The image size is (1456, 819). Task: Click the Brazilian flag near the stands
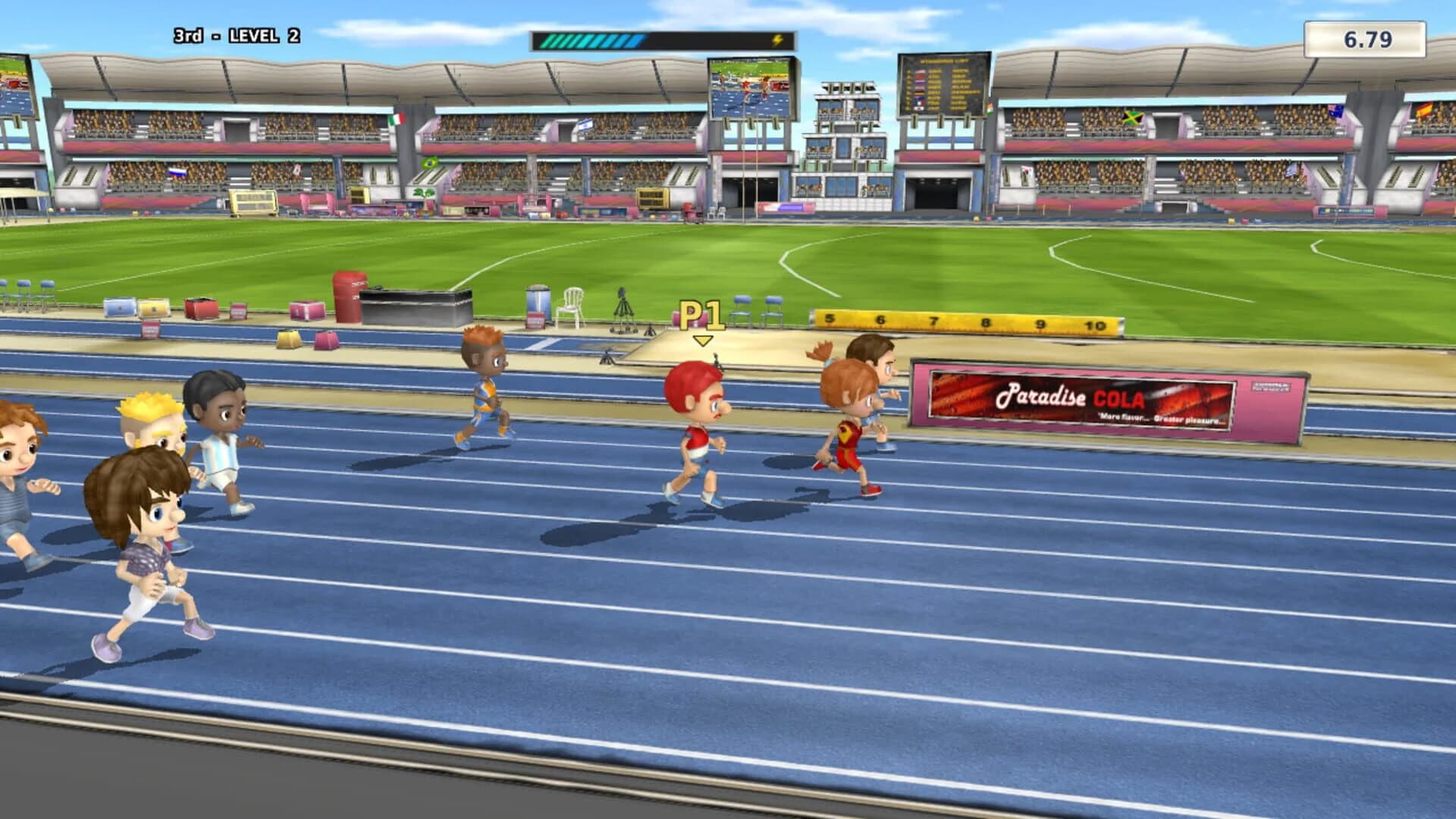point(431,162)
